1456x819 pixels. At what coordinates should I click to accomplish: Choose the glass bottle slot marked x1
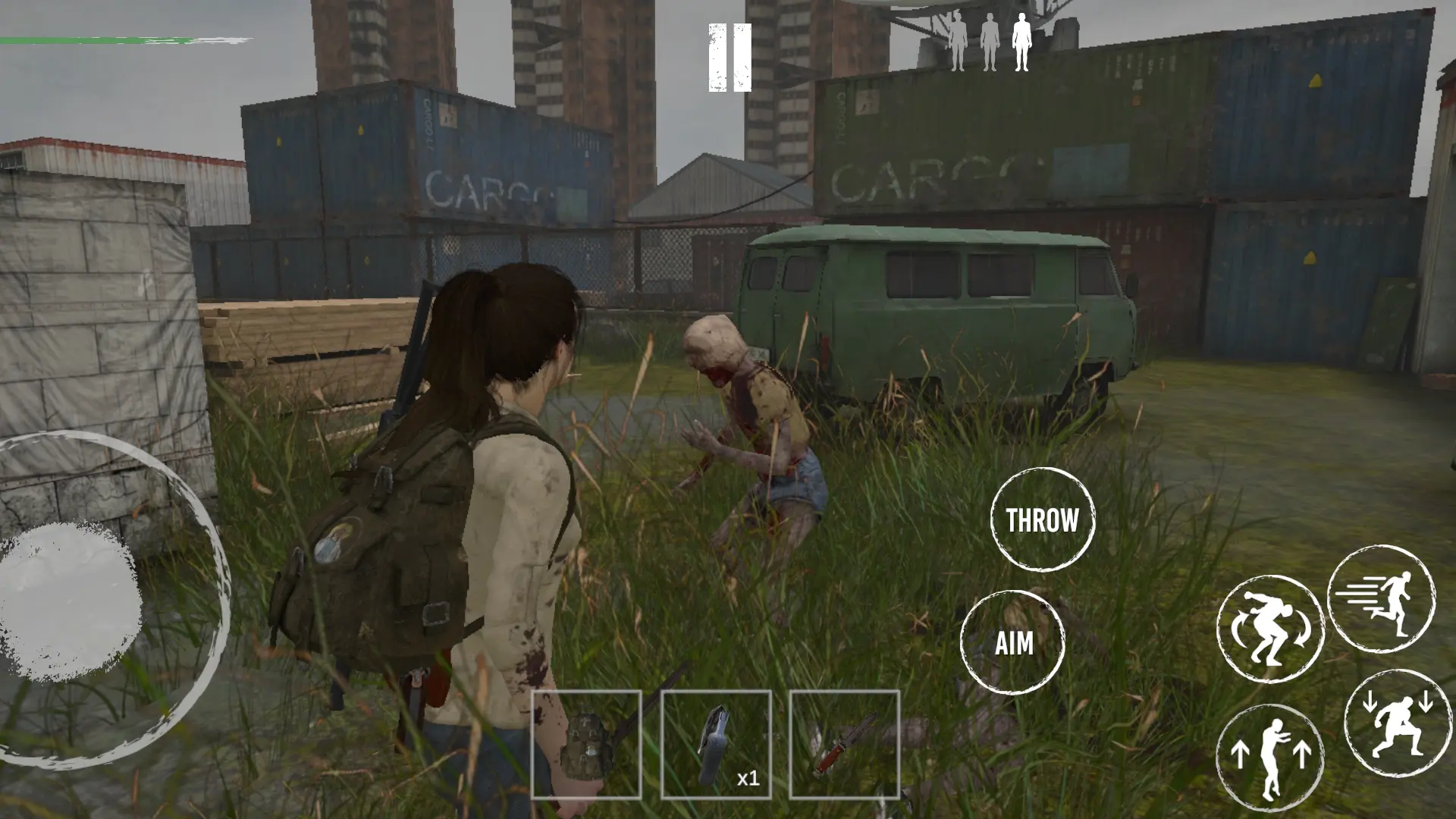click(x=716, y=745)
